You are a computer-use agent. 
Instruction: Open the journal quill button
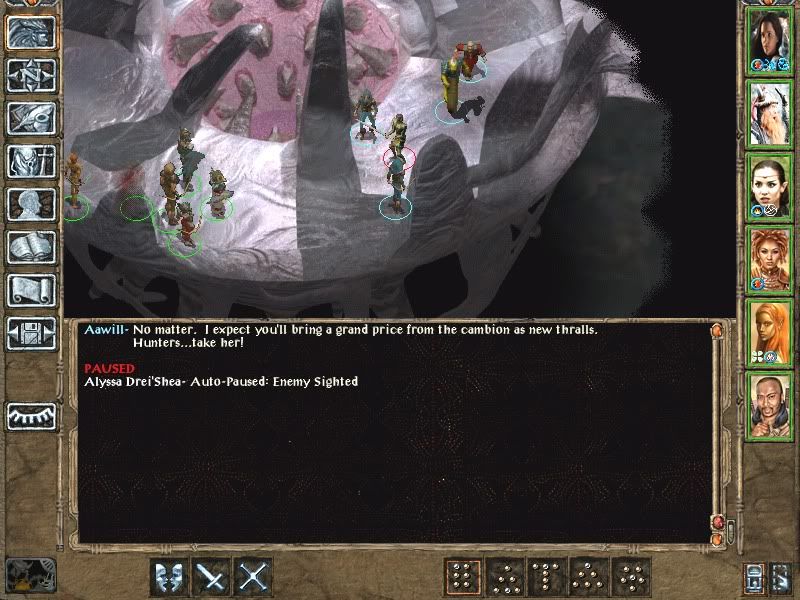click(30, 118)
